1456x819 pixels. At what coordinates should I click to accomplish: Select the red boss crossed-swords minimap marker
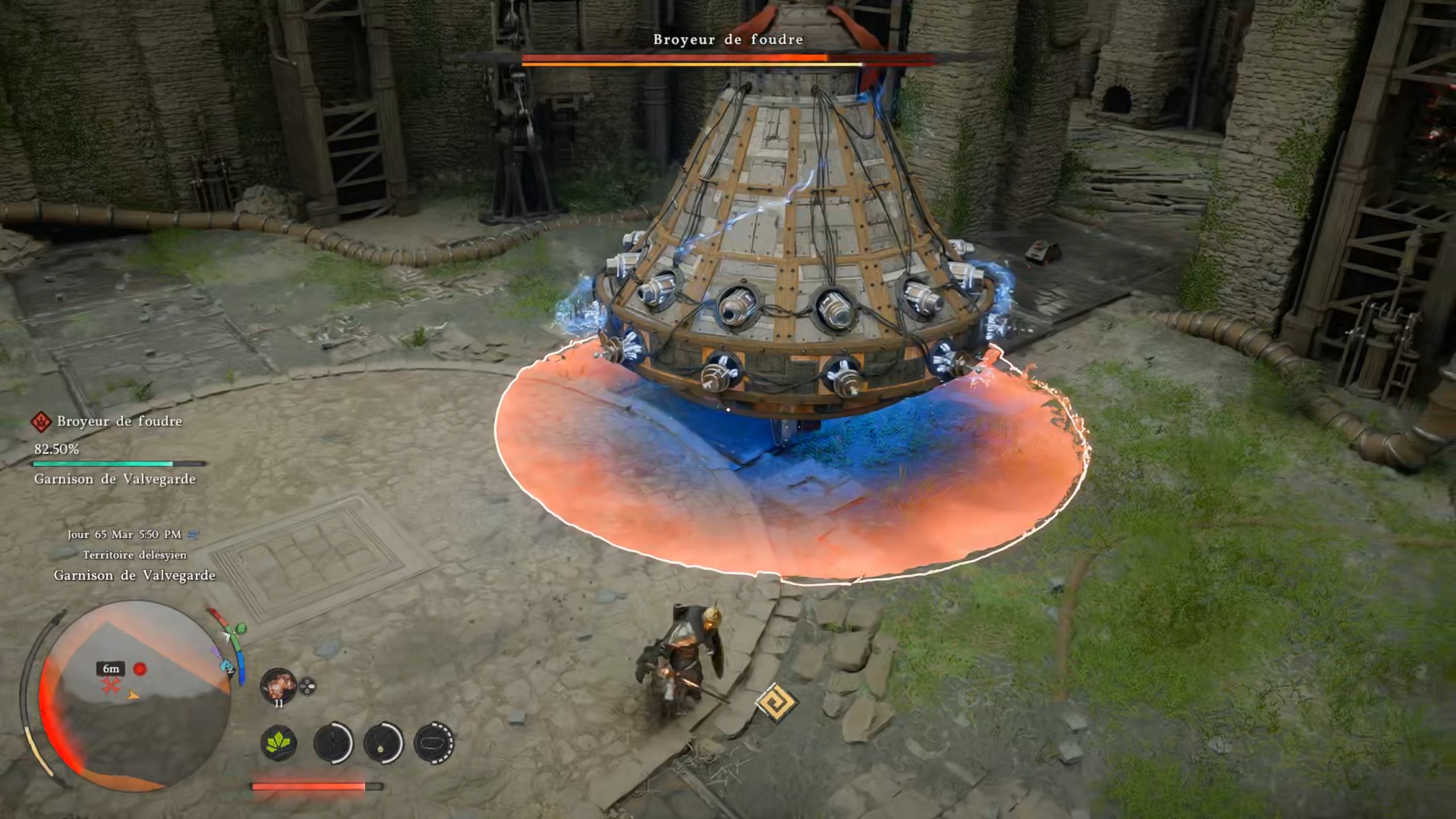111,686
